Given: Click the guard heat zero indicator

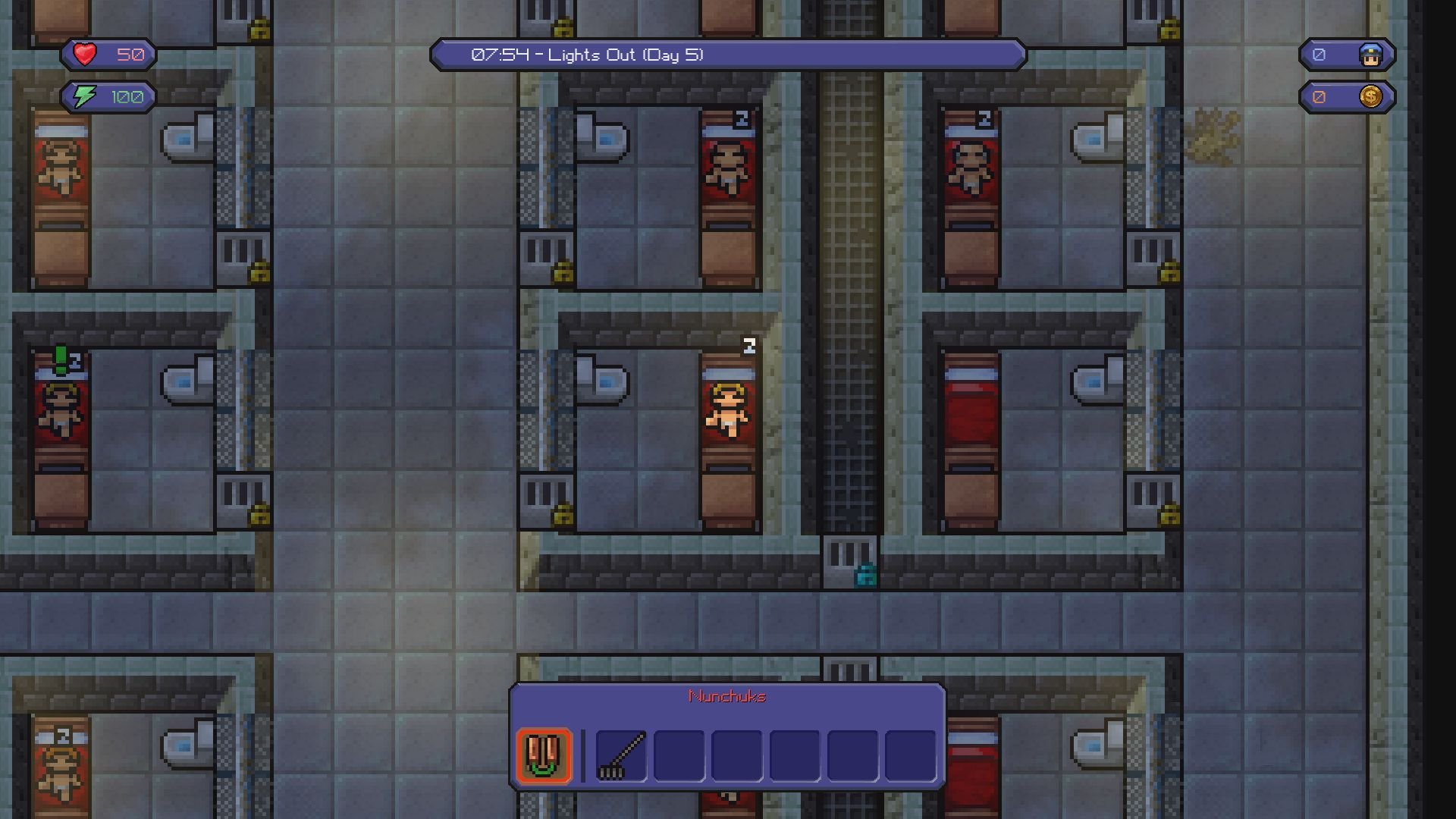Looking at the screenshot, I should [1320, 54].
